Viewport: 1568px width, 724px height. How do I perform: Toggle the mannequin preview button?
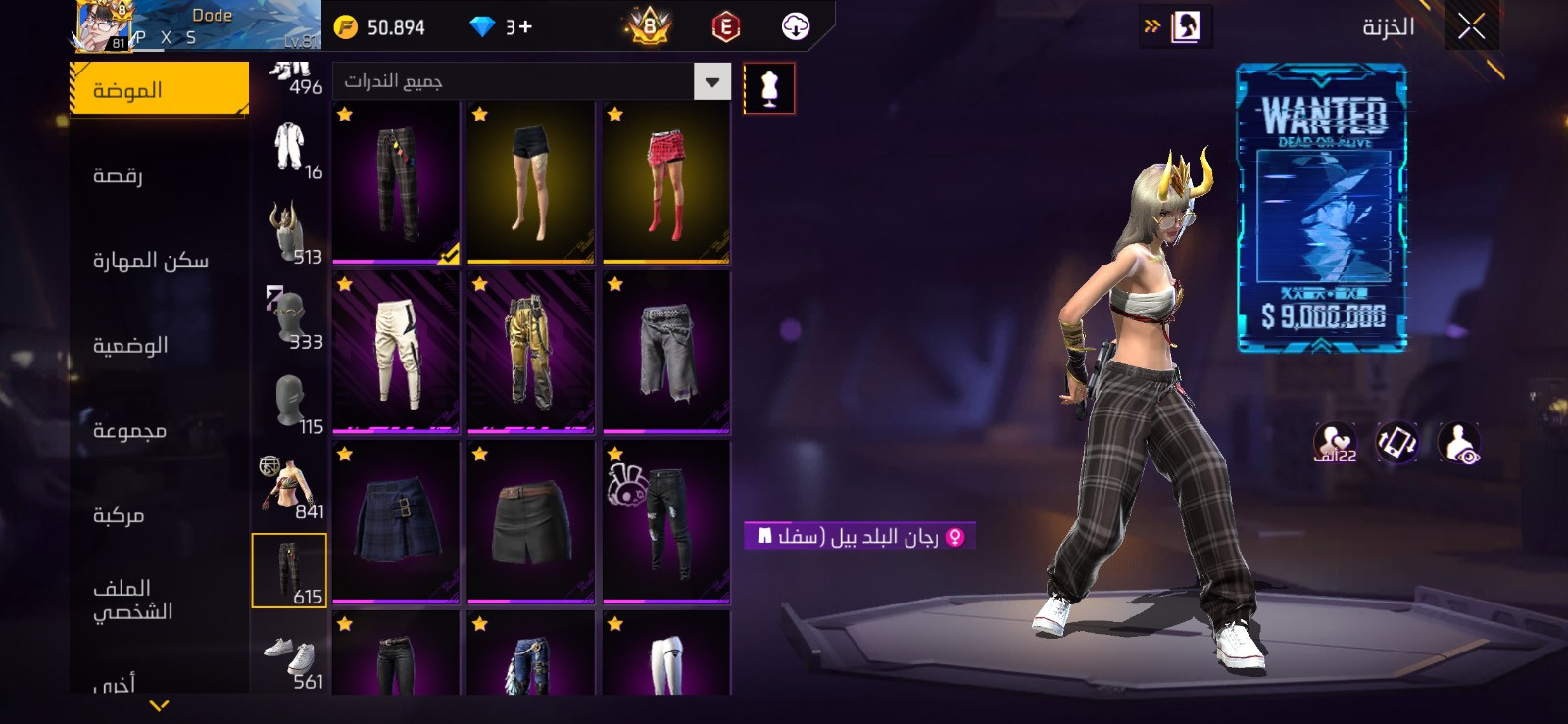769,88
